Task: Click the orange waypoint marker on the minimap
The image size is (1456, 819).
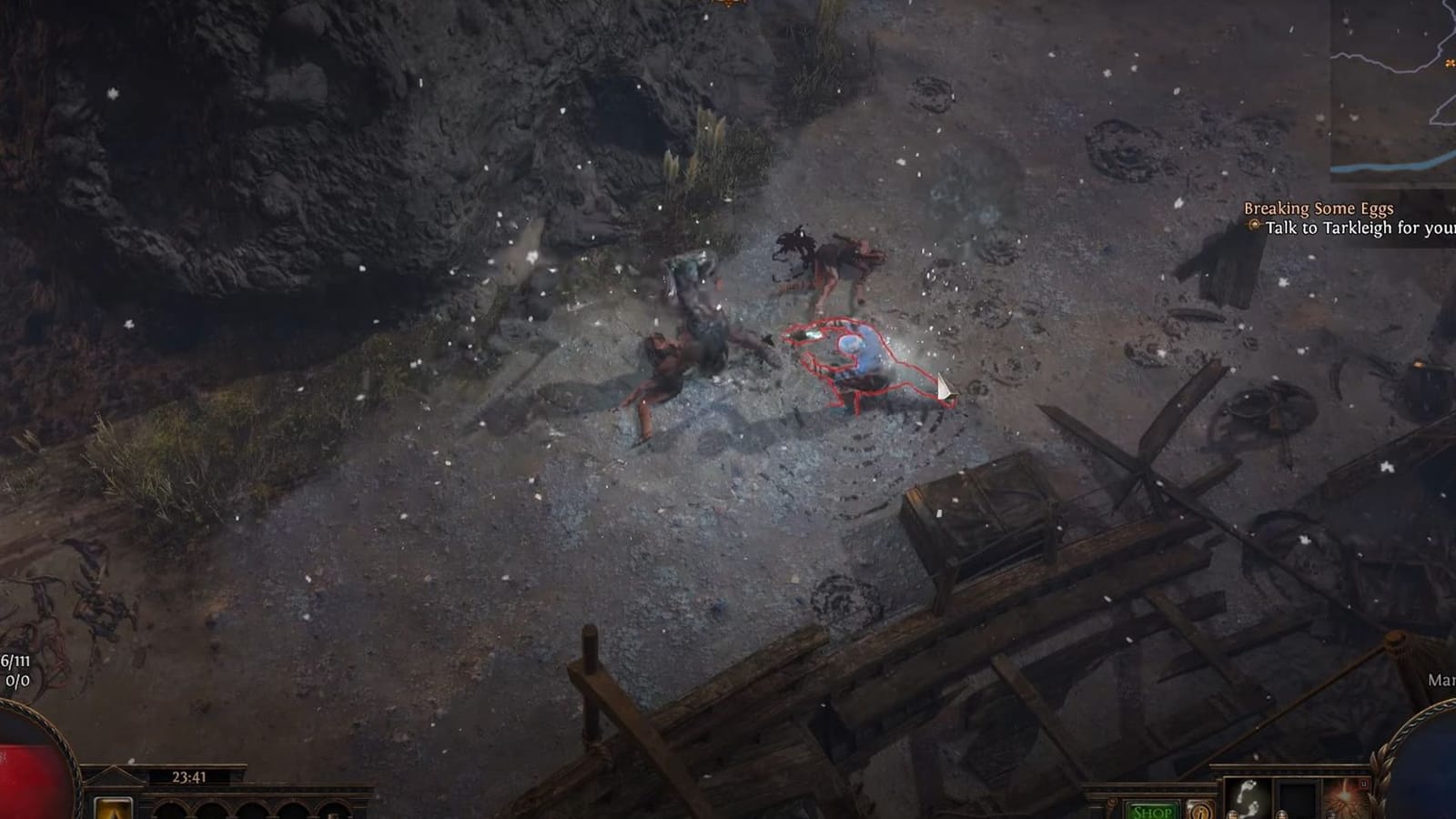Action: pyautogui.click(x=1450, y=63)
